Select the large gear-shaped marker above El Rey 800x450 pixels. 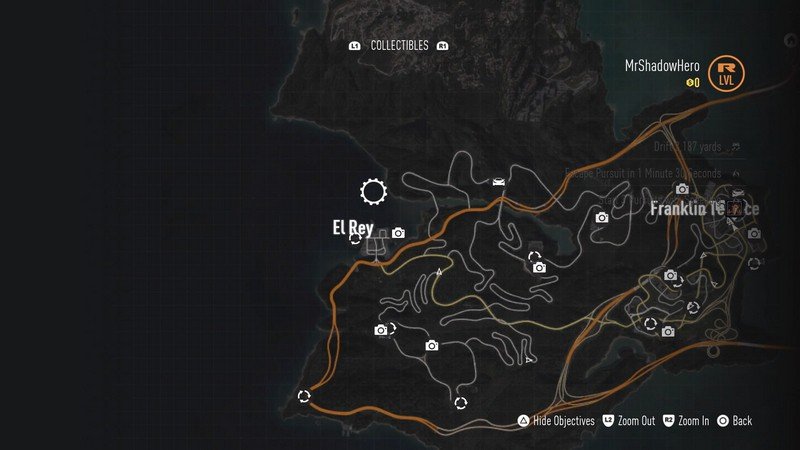pos(373,191)
